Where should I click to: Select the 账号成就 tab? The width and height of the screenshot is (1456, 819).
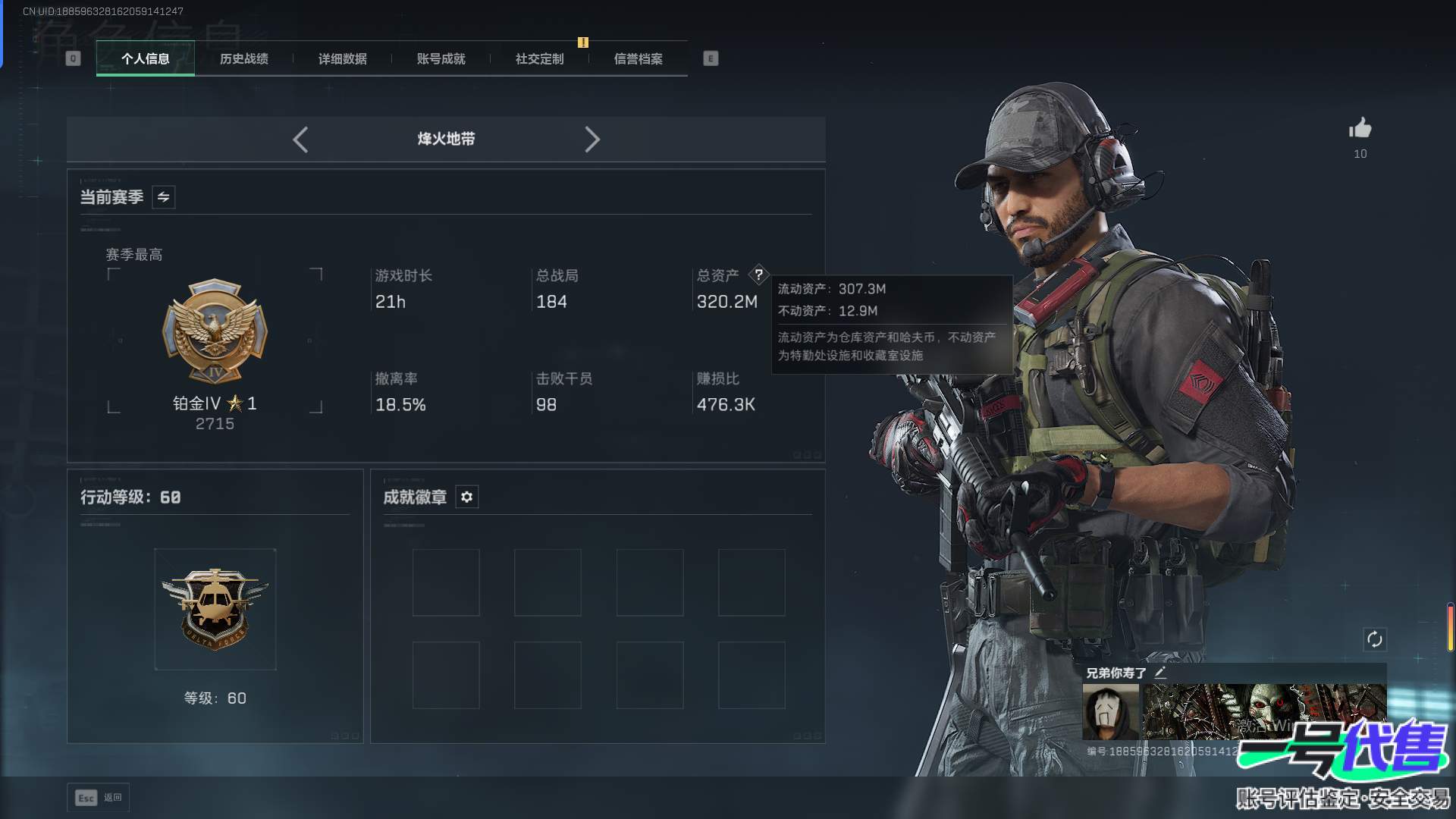coord(441,58)
